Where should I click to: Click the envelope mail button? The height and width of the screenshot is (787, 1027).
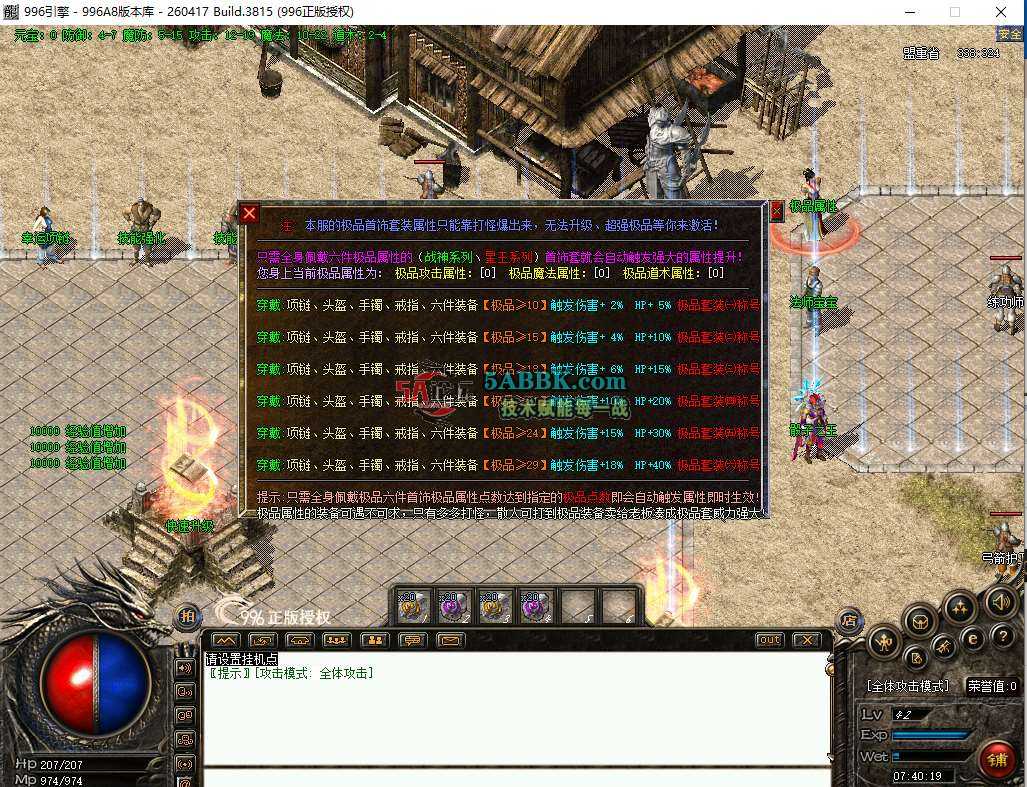coord(451,640)
